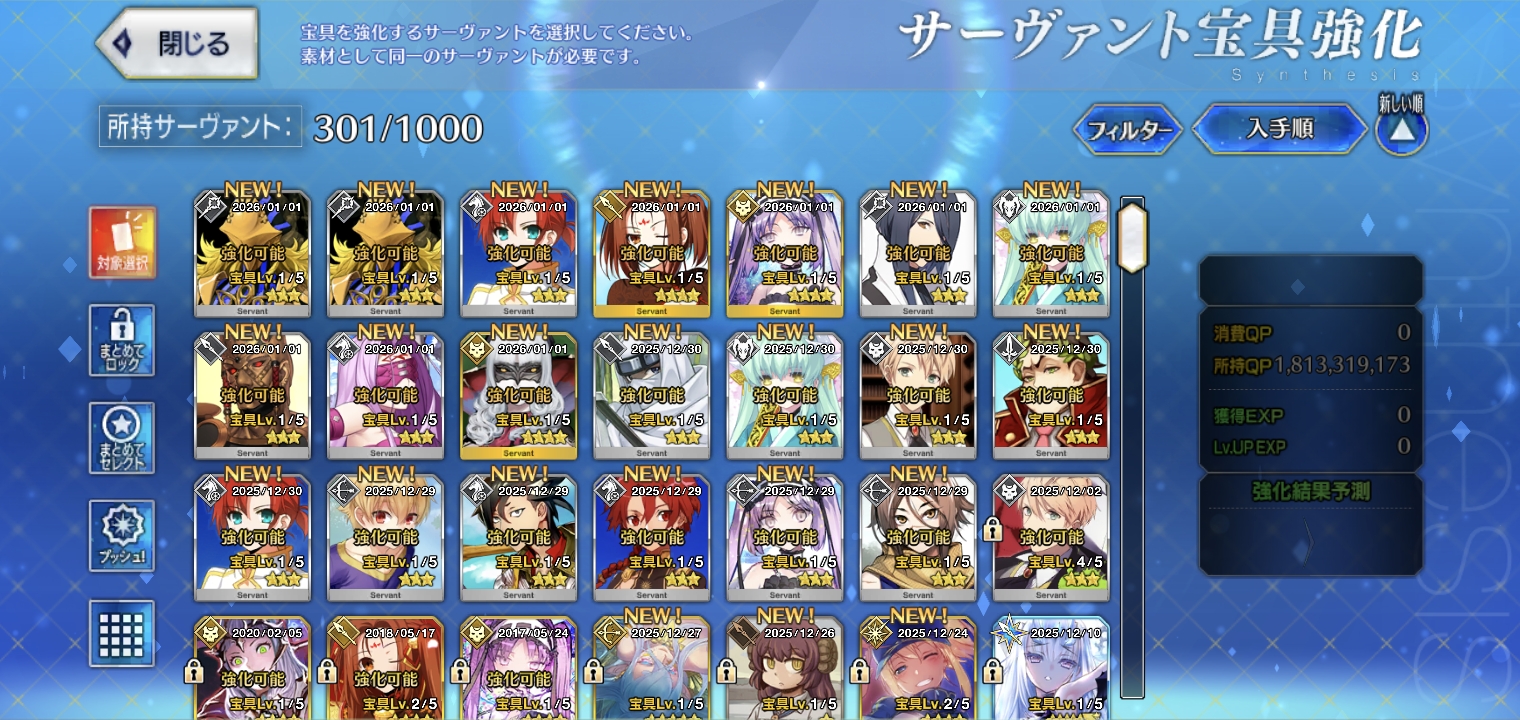
Task: Tap the プッシュ! button
Action: [x=122, y=536]
